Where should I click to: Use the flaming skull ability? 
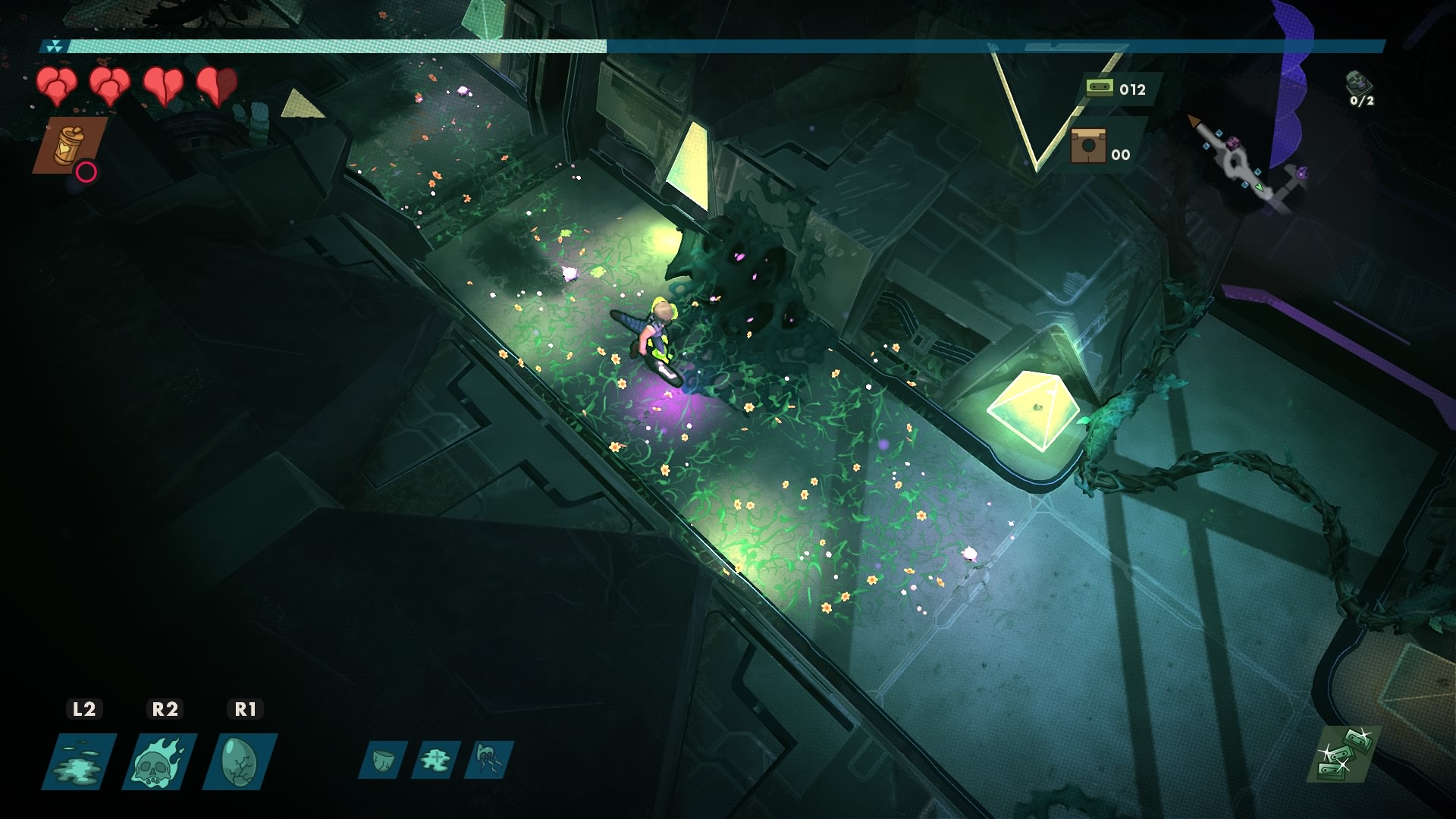click(161, 761)
